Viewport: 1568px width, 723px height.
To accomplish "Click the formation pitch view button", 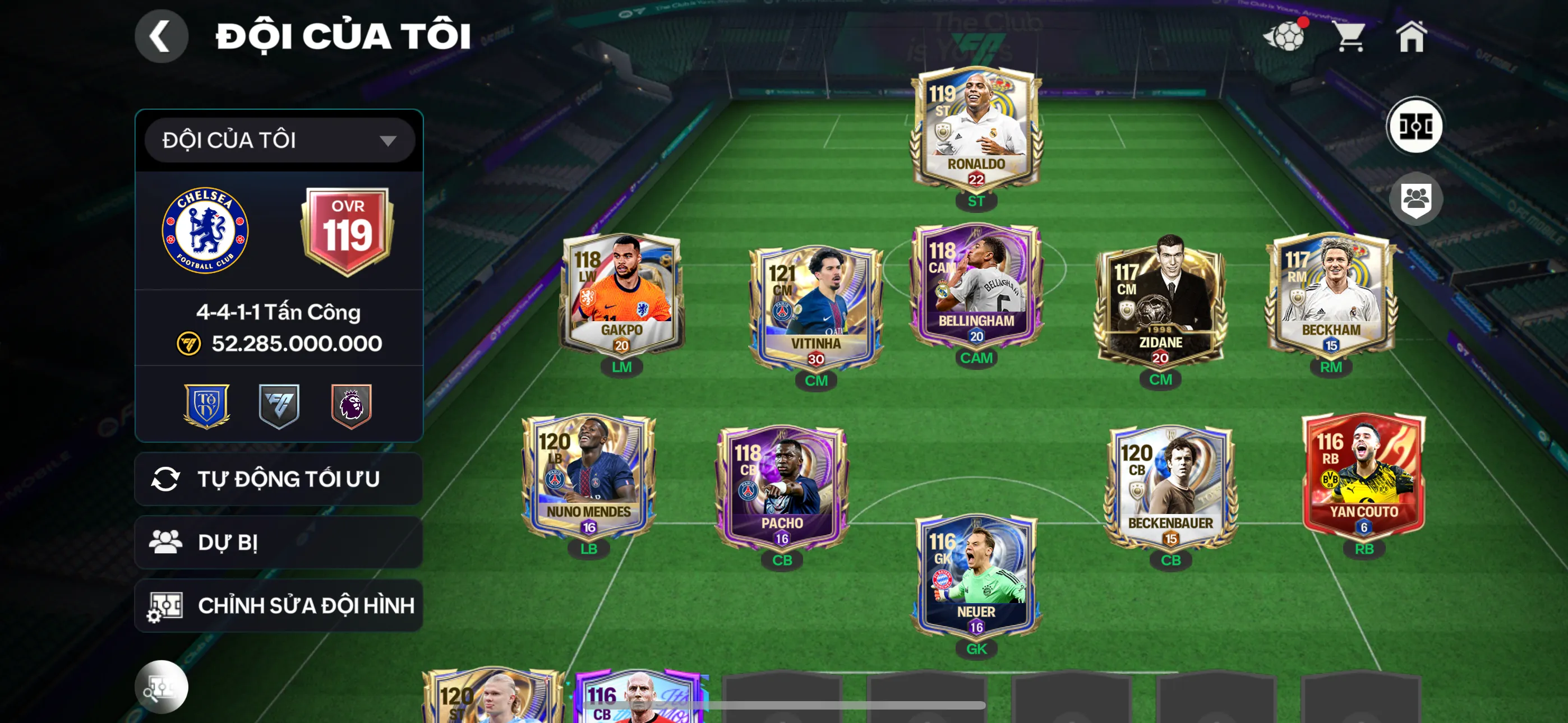I will coord(1414,127).
